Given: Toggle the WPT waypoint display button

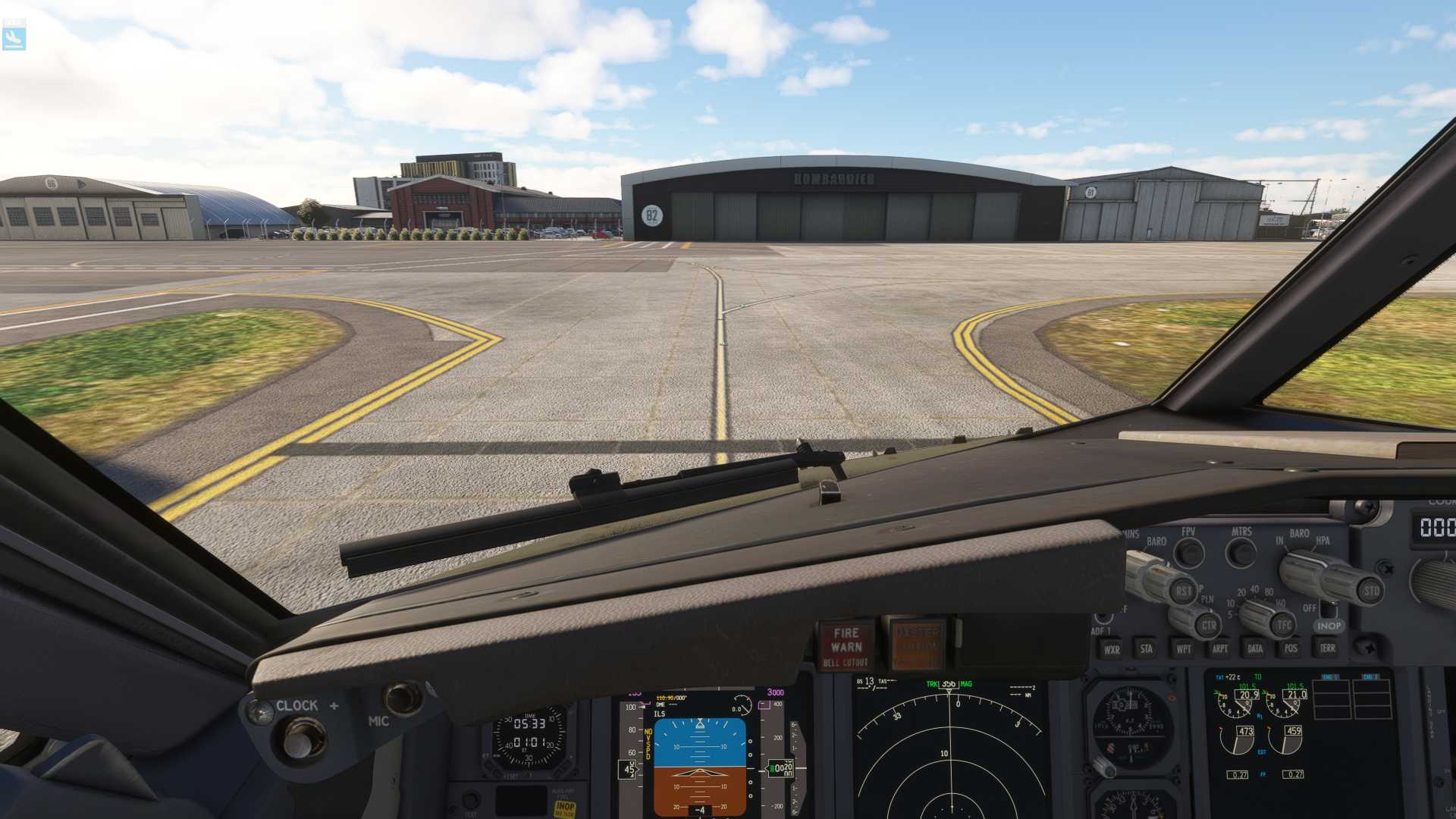Looking at the screenshot, I should 1183,649.
